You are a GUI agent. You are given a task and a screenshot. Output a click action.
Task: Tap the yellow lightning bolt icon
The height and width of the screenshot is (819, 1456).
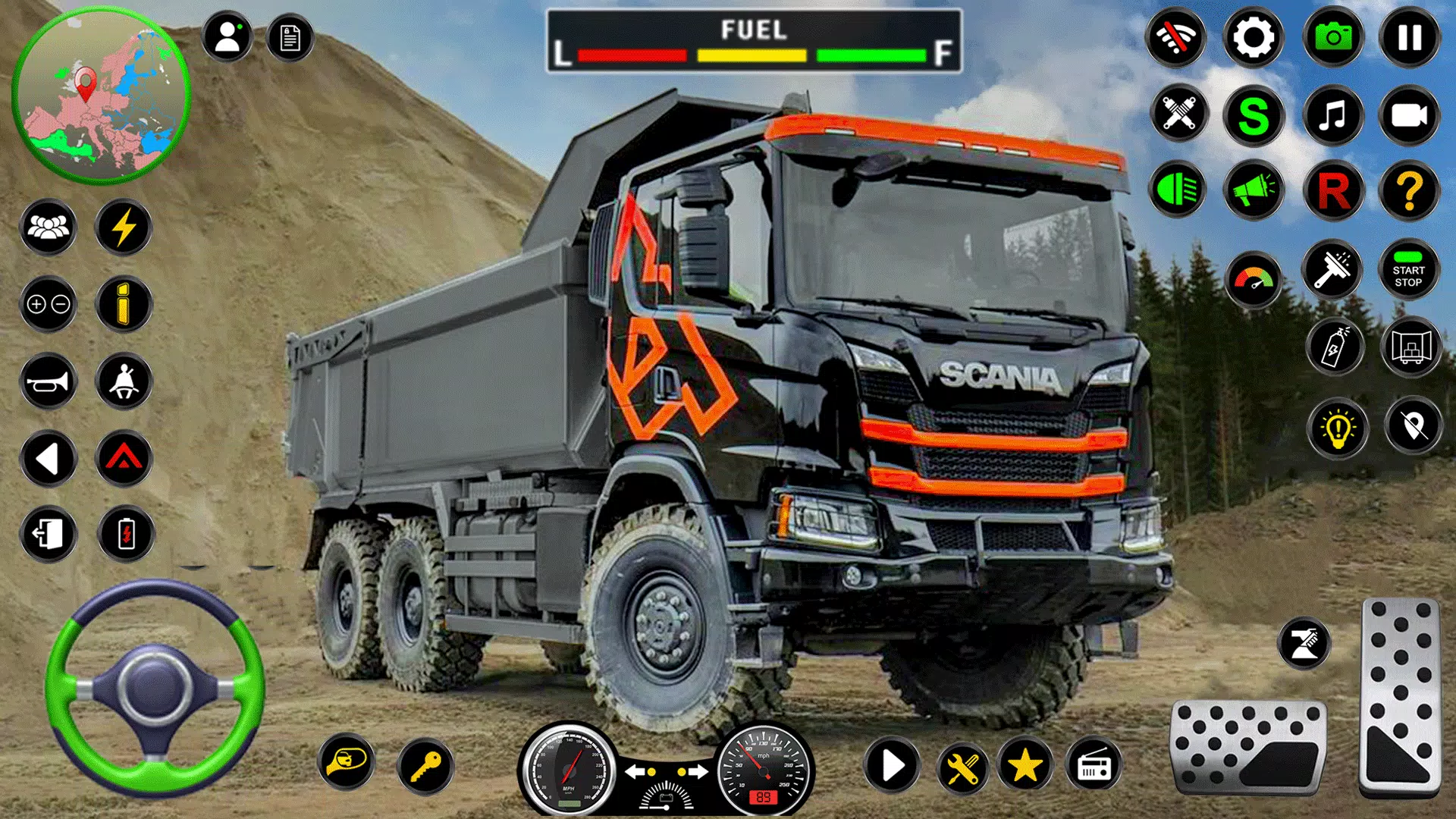[124, 227]
